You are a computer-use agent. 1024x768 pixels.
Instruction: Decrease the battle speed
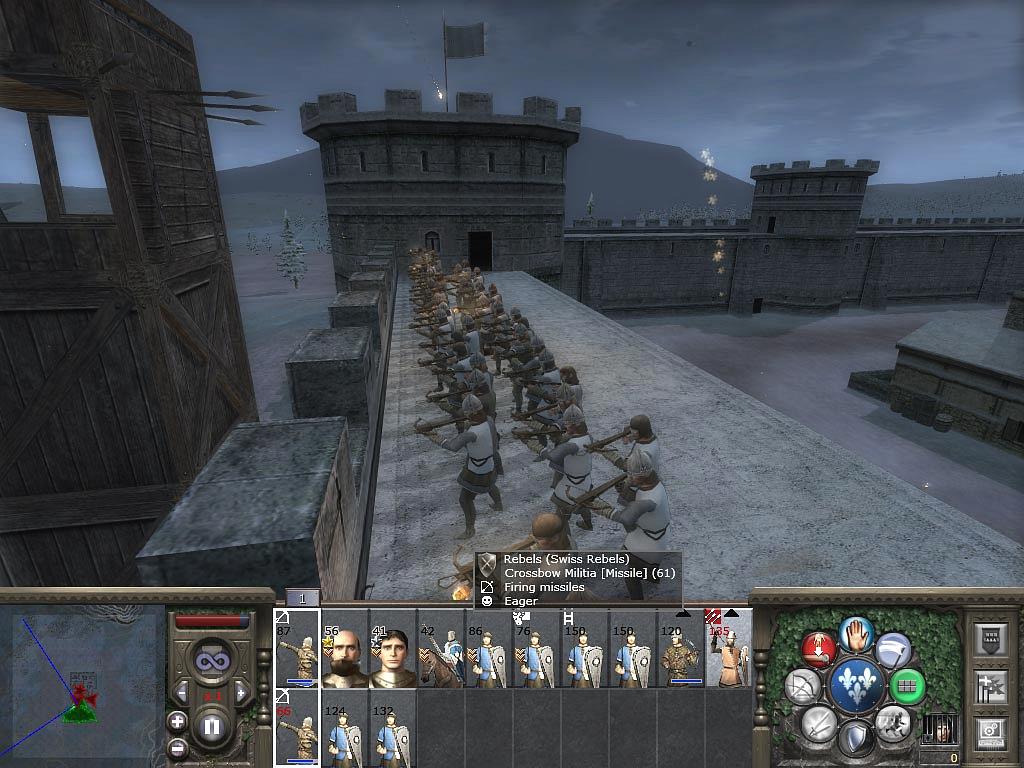click(182, 692)
